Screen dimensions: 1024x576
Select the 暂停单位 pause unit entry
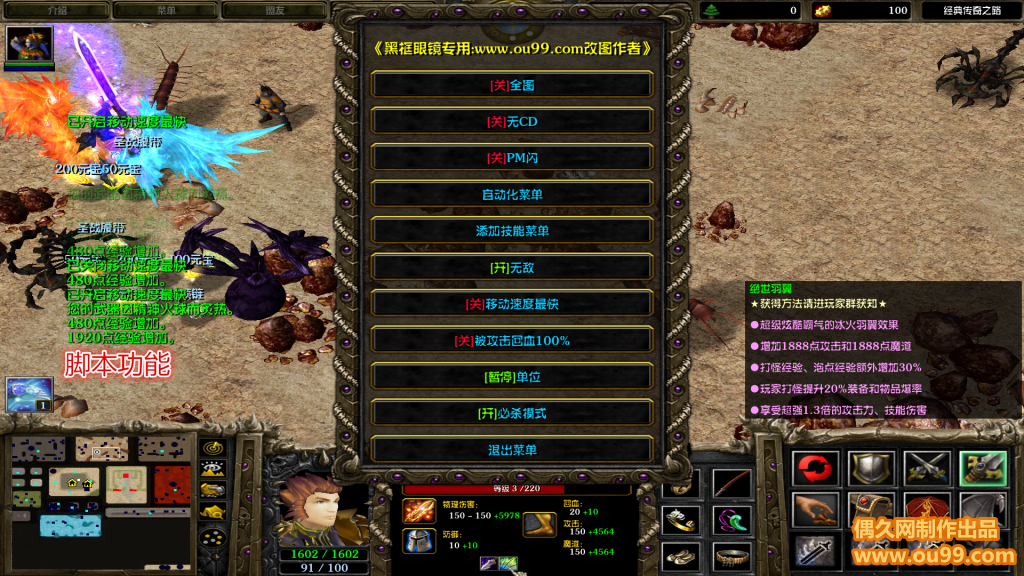click(x=512, y=377)
